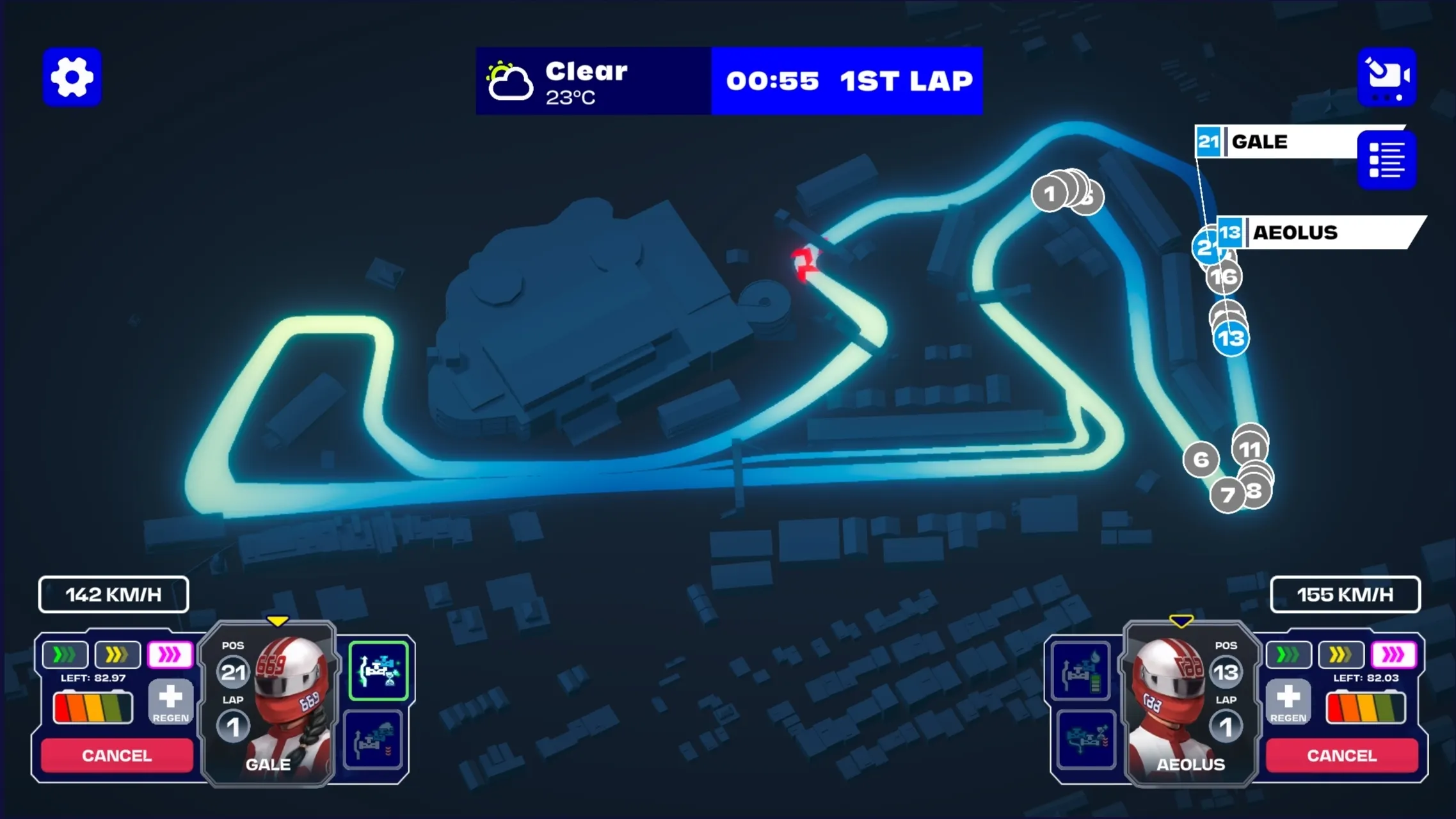Set Gale's pace to green chevrons
Viewport: 1456px width, 819px height.
[65, 655]
